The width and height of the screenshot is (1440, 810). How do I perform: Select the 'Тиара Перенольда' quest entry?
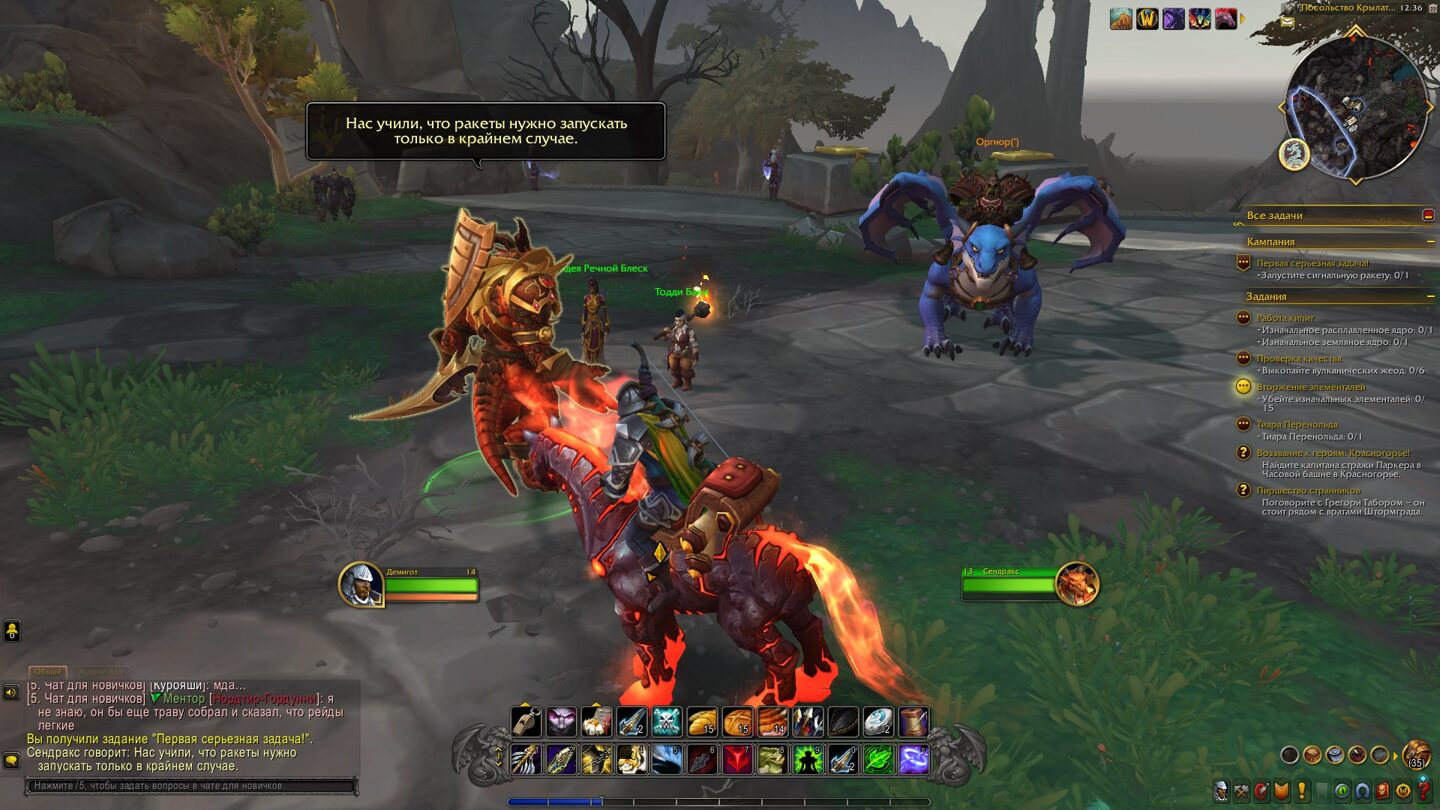coord(1297,424)
